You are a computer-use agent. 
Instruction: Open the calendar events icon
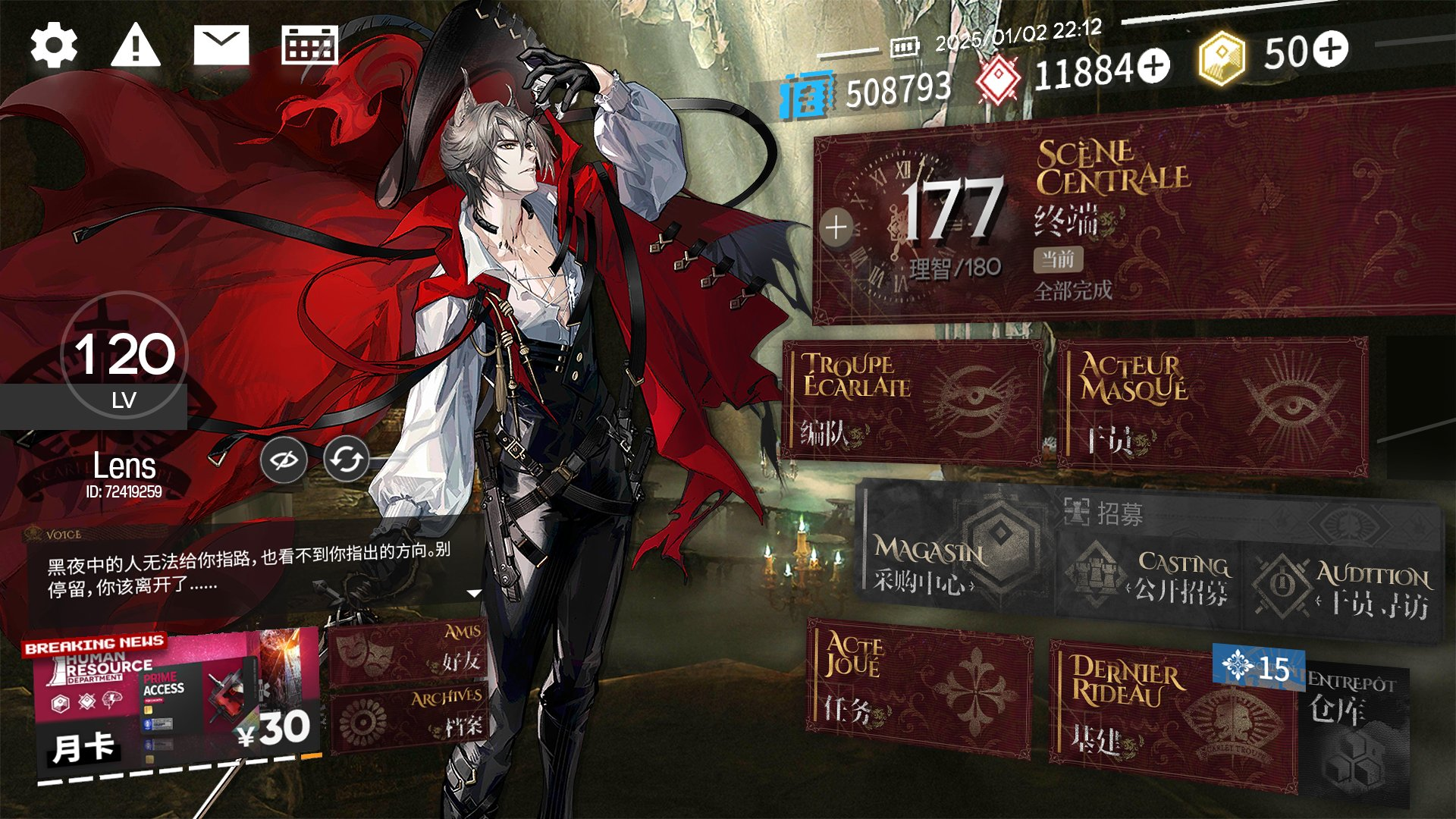point(309,46)
